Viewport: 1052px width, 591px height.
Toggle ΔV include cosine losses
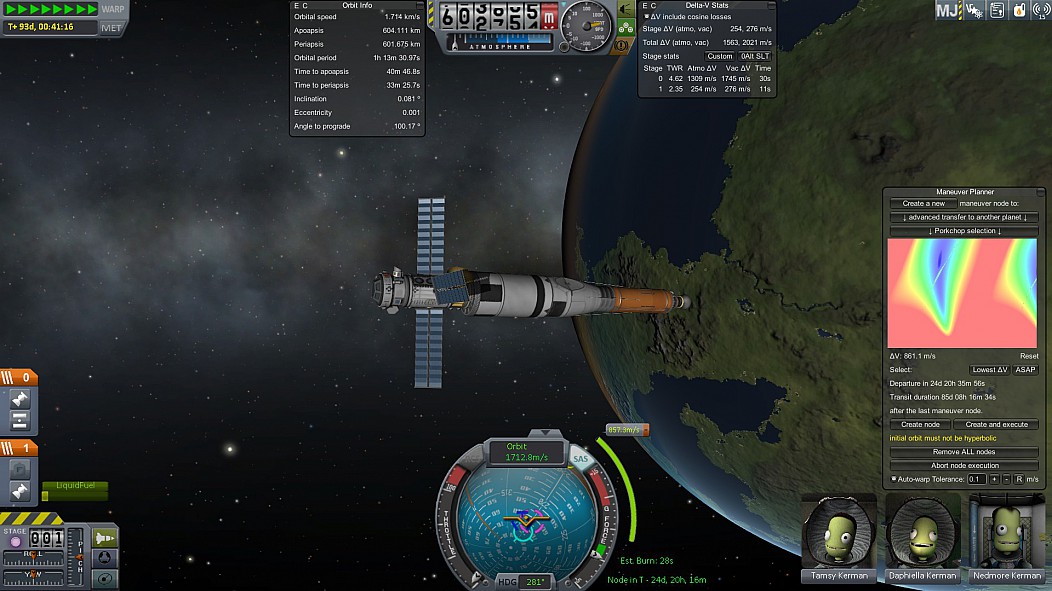click(646, 17)
